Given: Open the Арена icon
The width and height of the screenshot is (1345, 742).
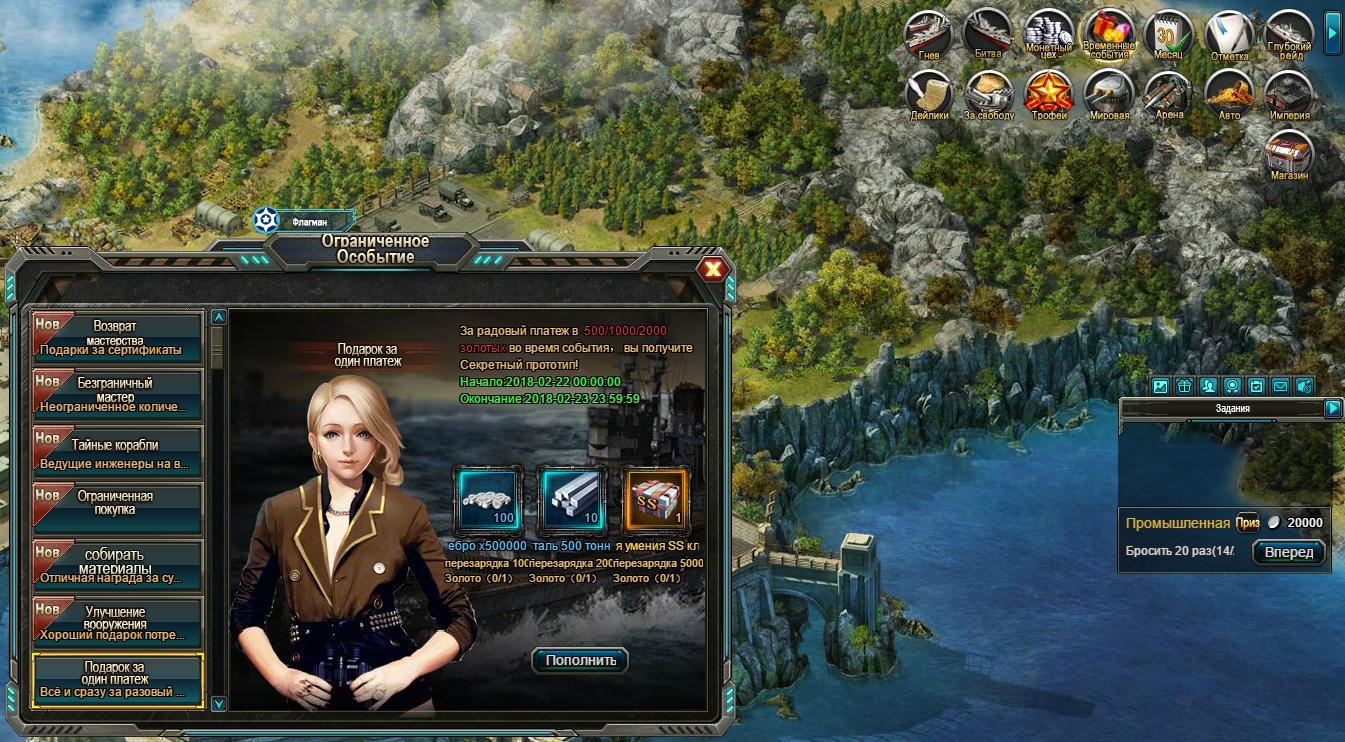Looking at the screenshot, I should (x=1168, y=94).
